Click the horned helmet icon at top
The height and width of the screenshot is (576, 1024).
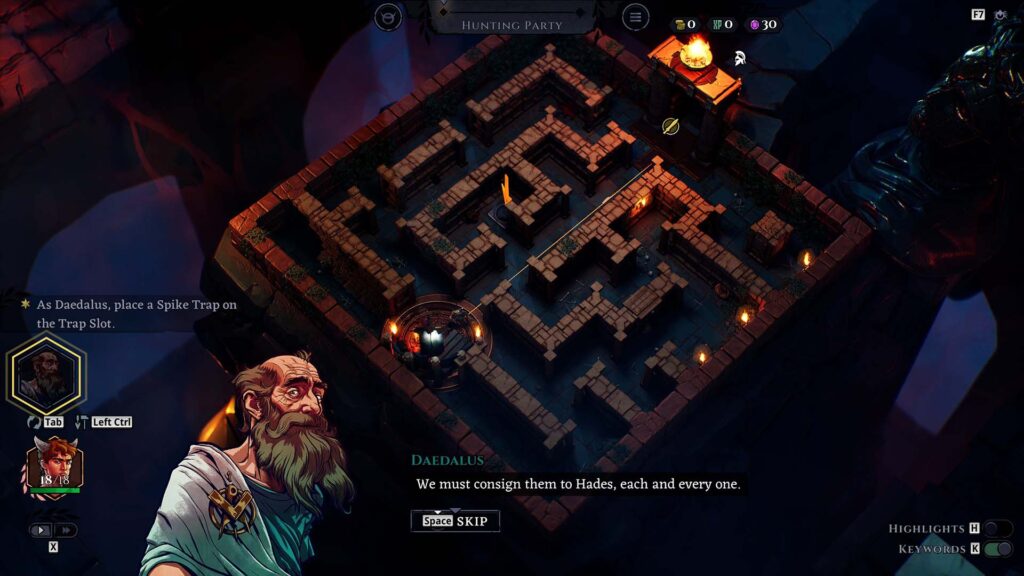[388, 17]
